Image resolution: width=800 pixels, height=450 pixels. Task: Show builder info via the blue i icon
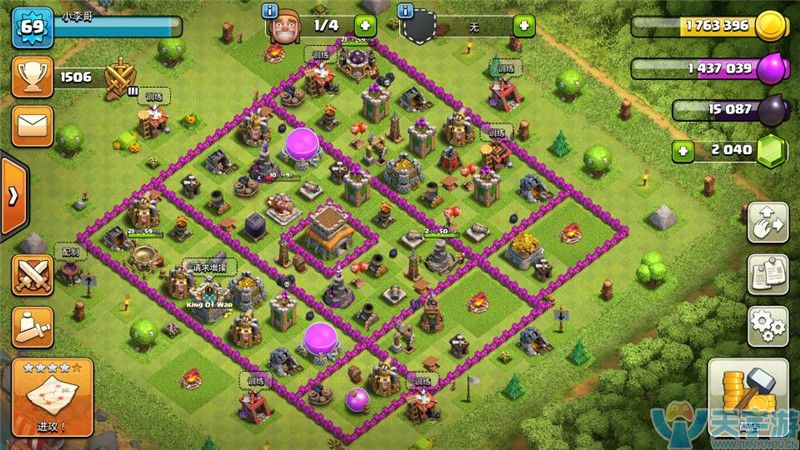269,11
